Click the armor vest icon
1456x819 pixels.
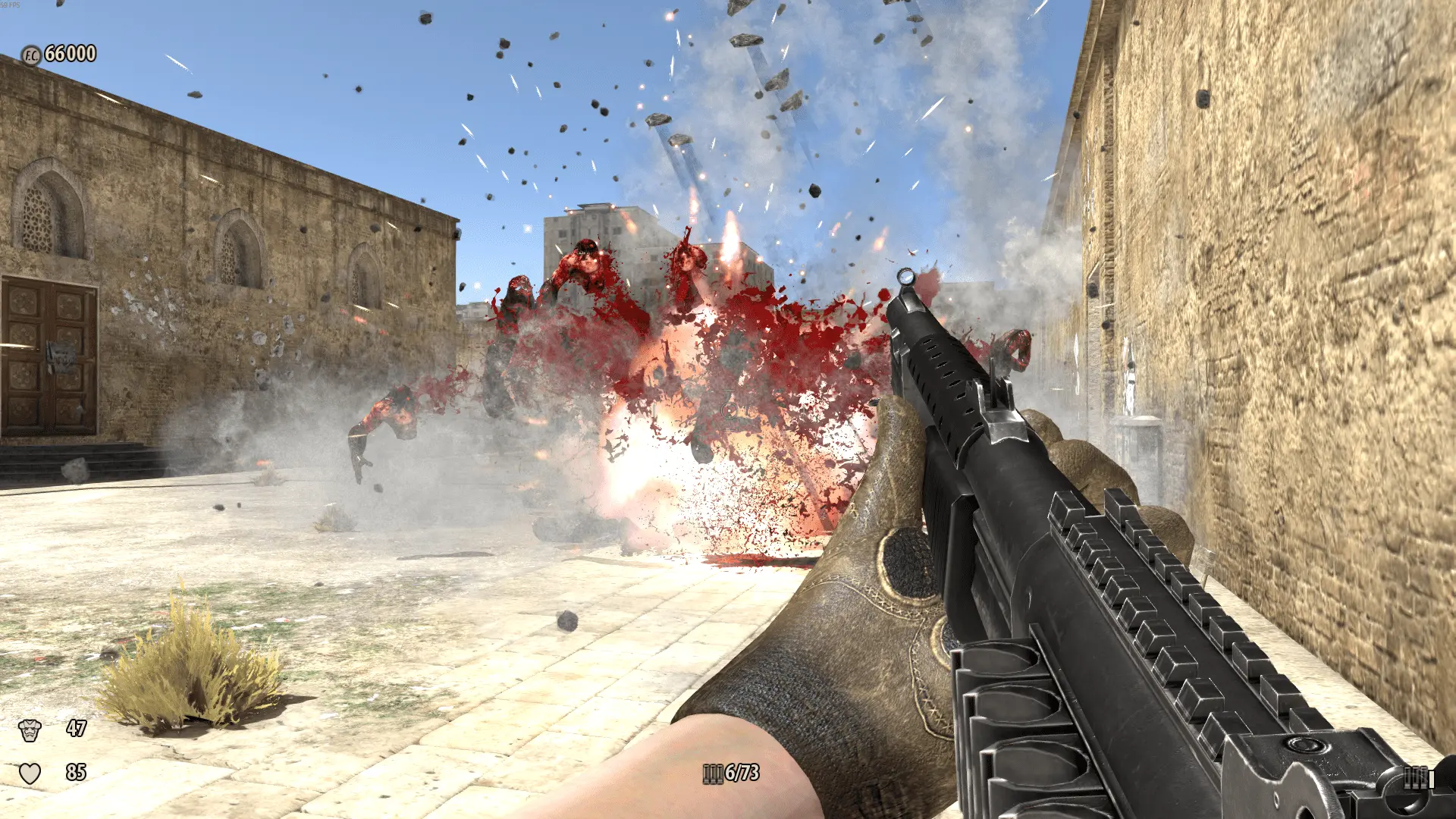[x=30, y=730]
